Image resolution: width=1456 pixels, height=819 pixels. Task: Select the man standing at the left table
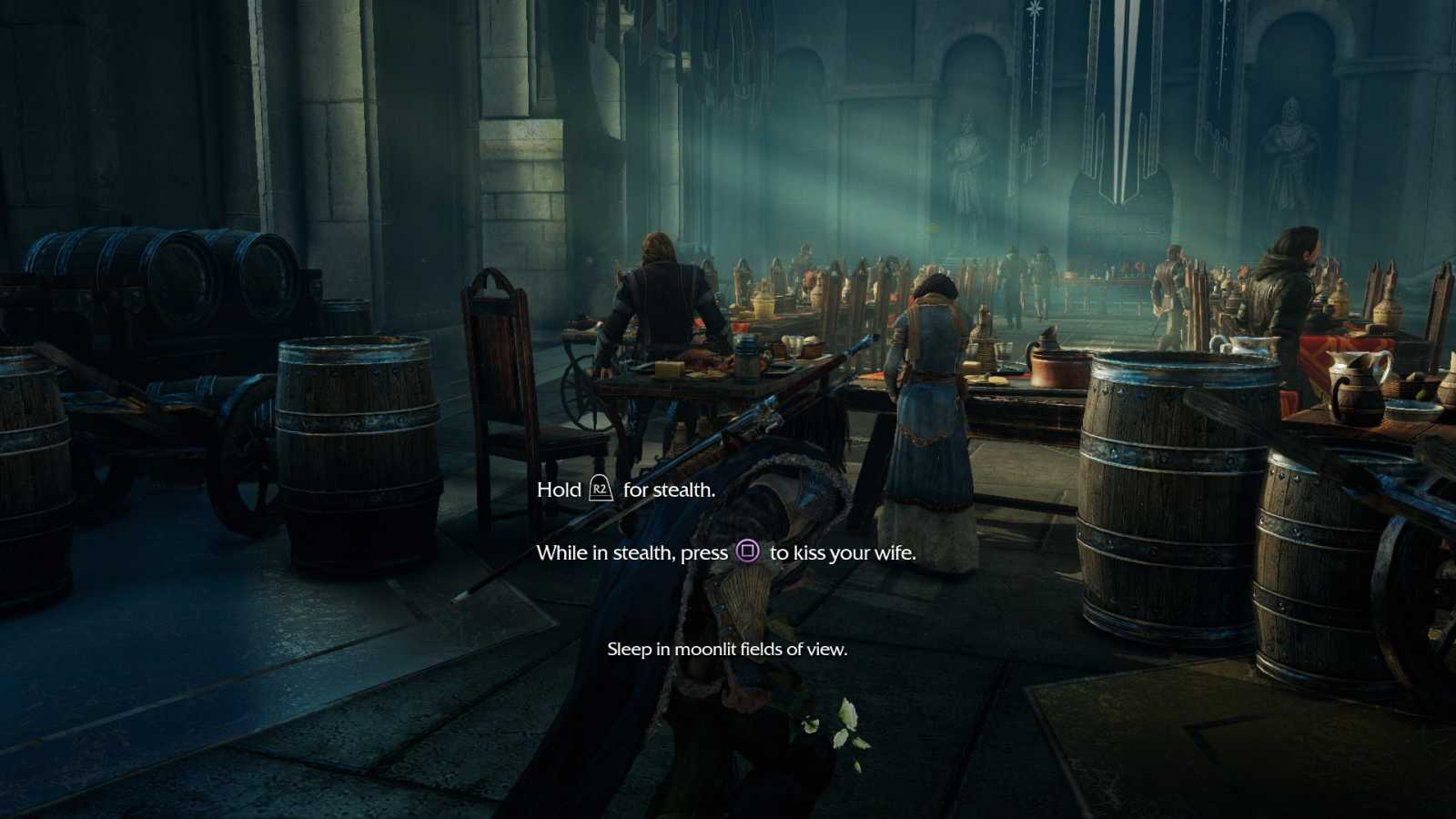660,309
